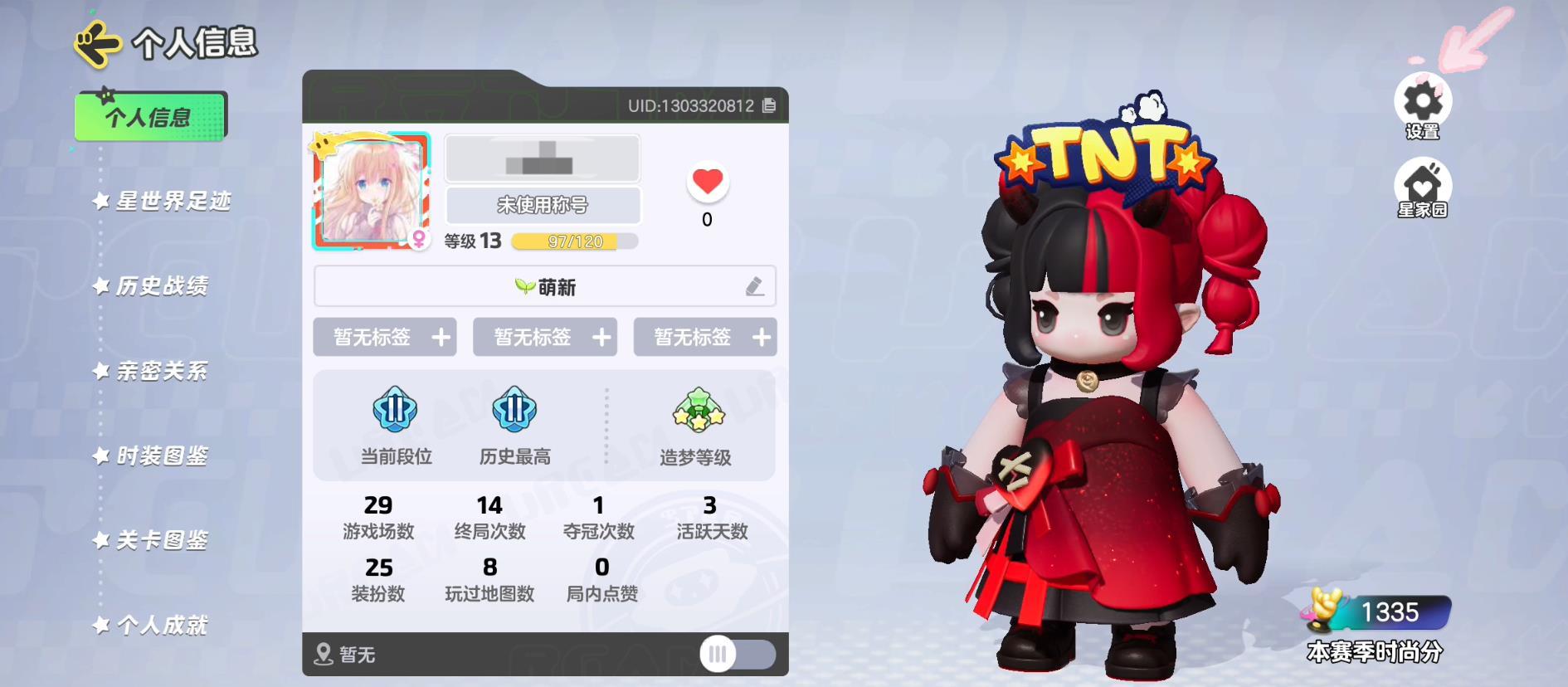The height and width of the screenshot is (687, 1568).
Task: Go back using the yellow arrow
Action: pyautogui.click(x=97, y=44)
